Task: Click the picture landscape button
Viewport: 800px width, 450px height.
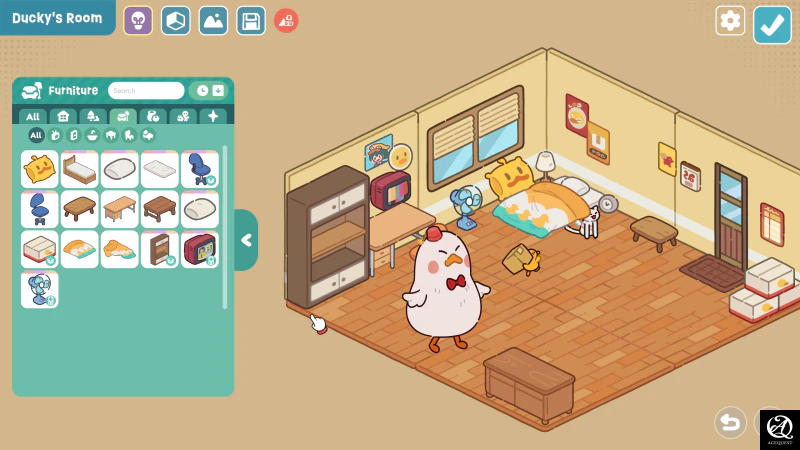Action: pos(213,20)
